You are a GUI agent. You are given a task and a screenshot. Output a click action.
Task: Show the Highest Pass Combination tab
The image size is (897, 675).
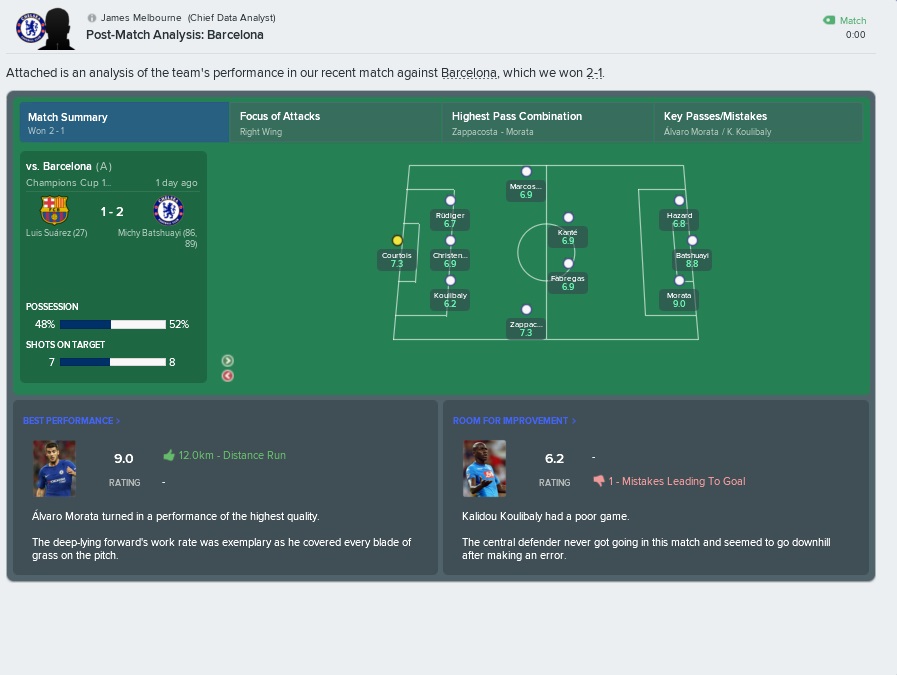[546, 123]
